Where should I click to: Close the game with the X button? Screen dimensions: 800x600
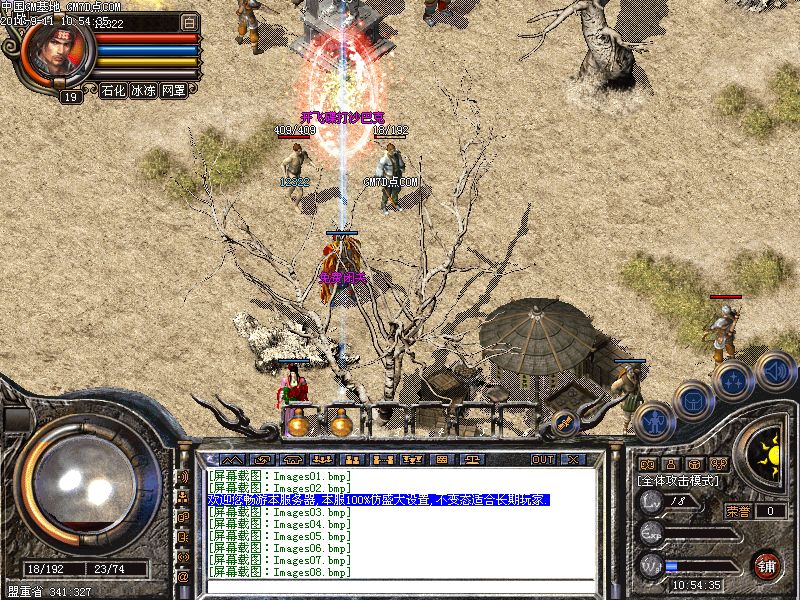coord(572,459)
